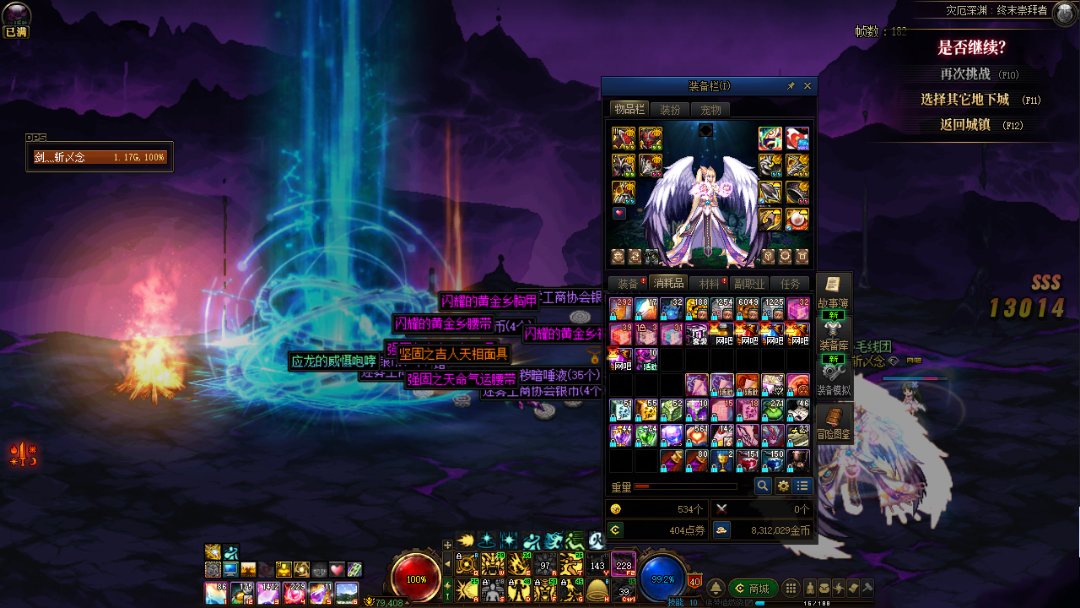
Task: Open the 宠物 tab
Action: (708, 109)
